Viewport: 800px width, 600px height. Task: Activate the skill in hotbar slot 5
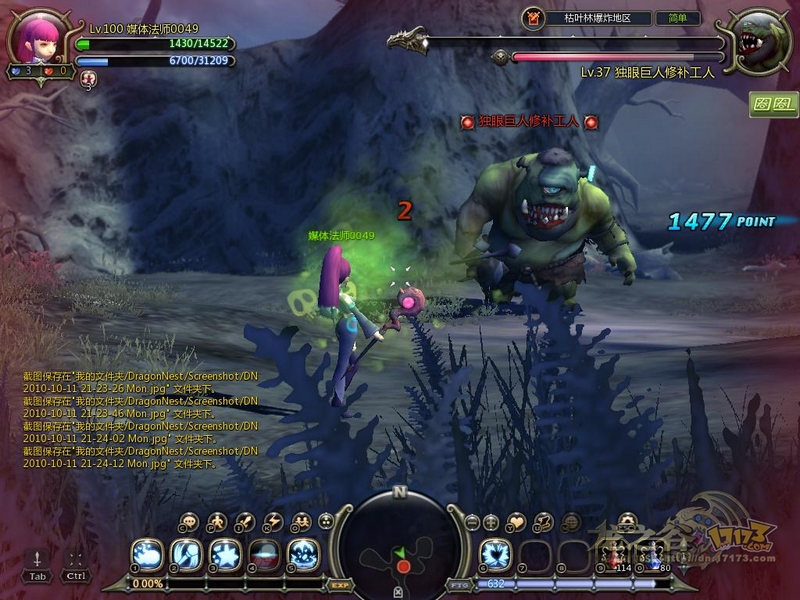pos(303,555)
